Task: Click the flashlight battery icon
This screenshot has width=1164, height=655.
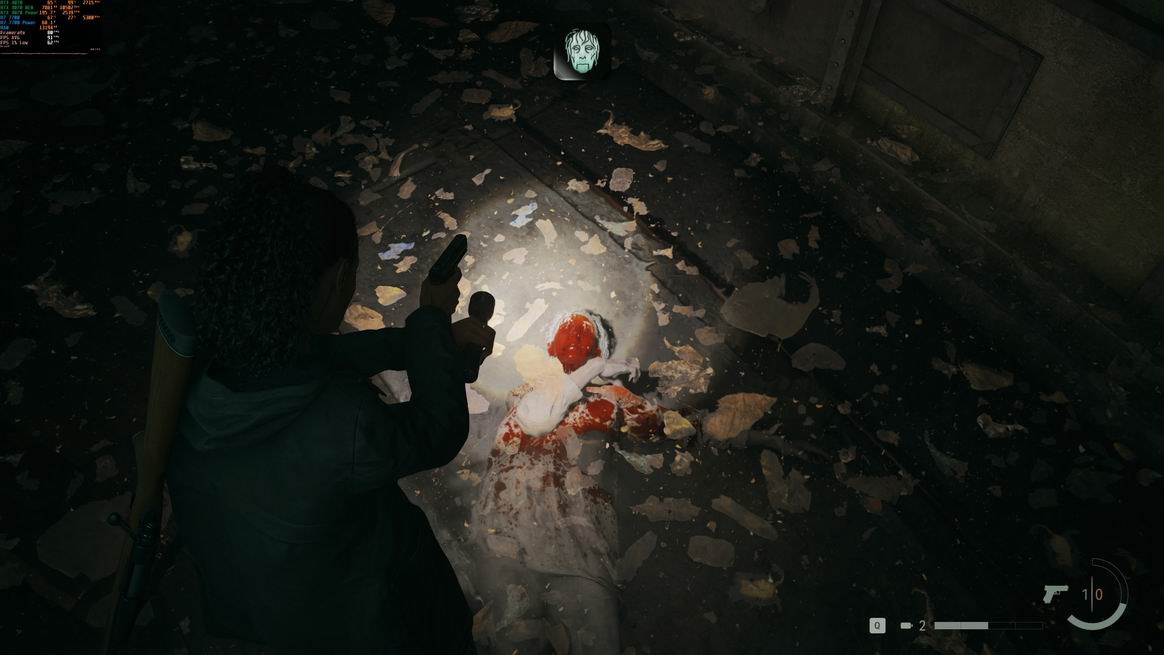Action: (906, 626)
